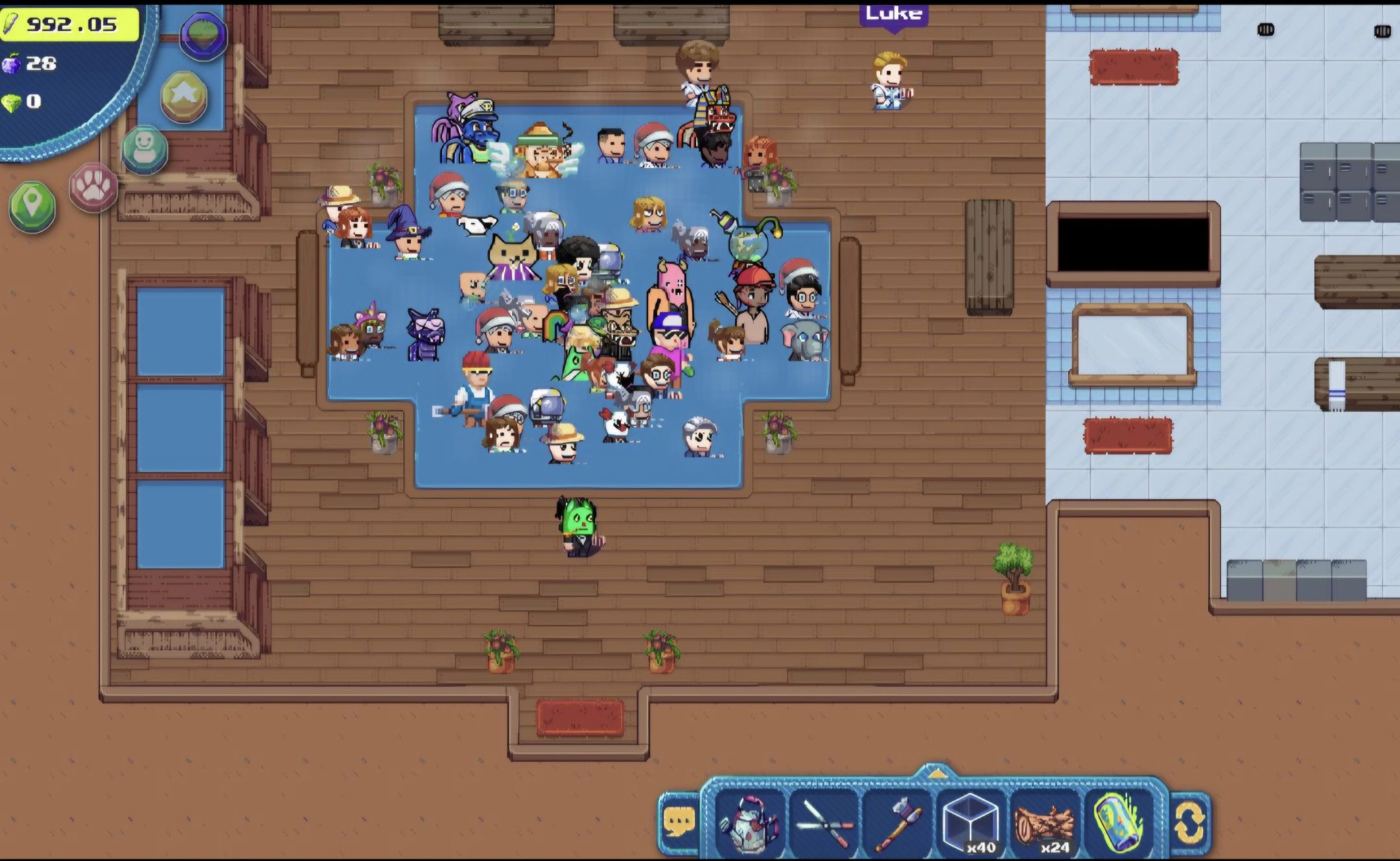Click the yellow swap arrows hotbar button

click(x=1190, y=823)
